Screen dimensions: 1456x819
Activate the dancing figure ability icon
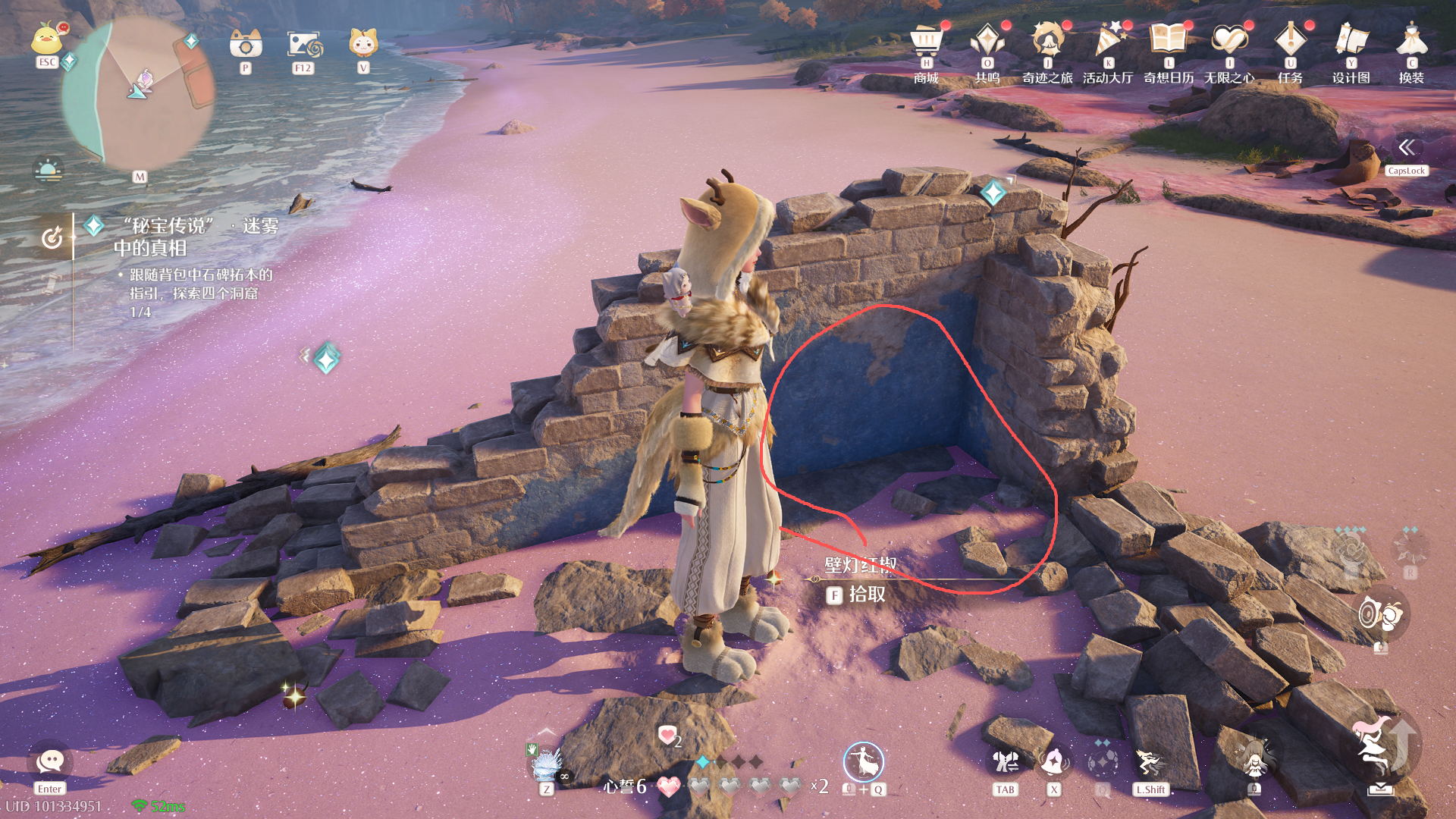click(x=863, y=761)
